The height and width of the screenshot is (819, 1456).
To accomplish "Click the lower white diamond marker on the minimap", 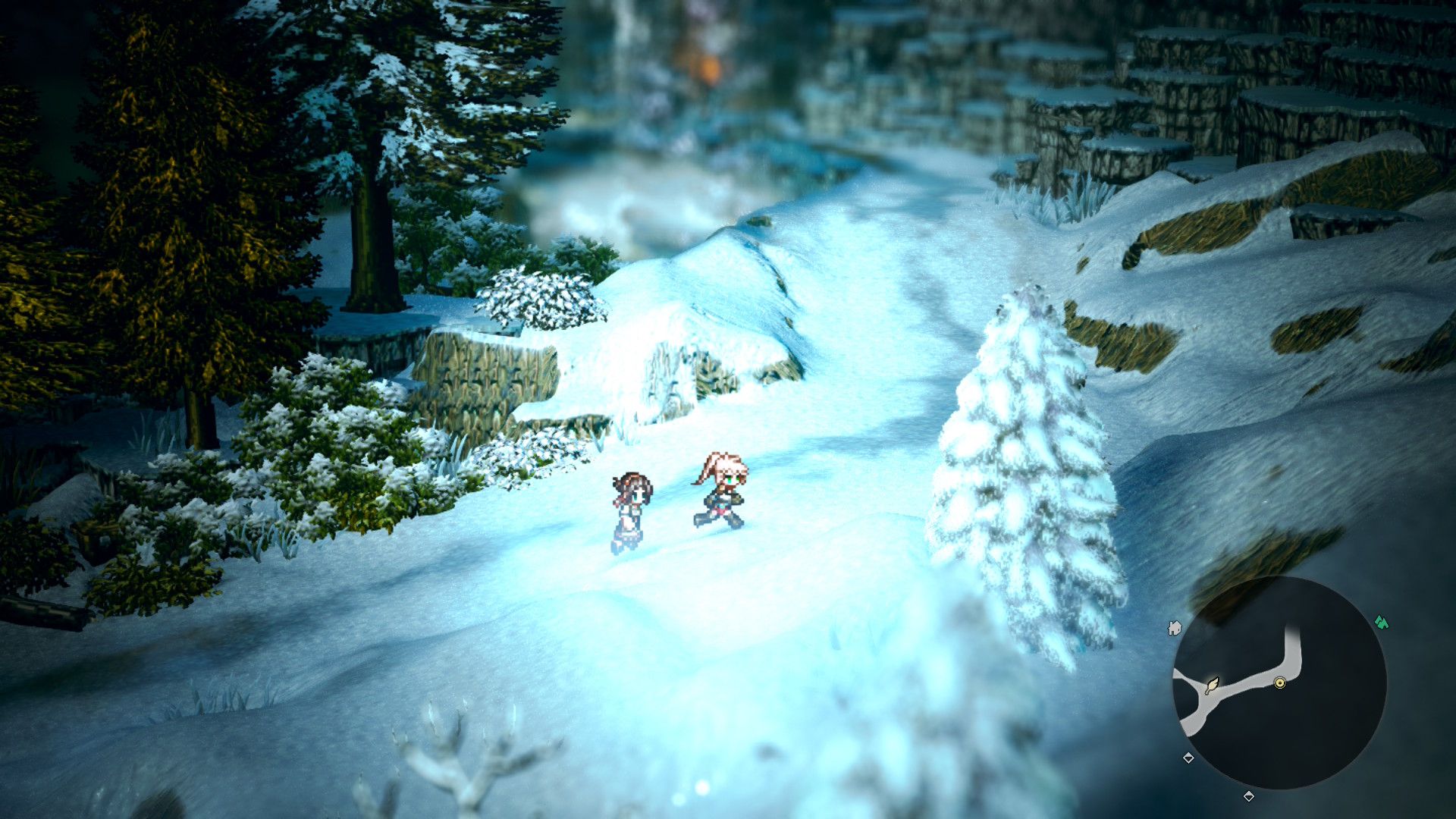I will (x=1249, y=795).
